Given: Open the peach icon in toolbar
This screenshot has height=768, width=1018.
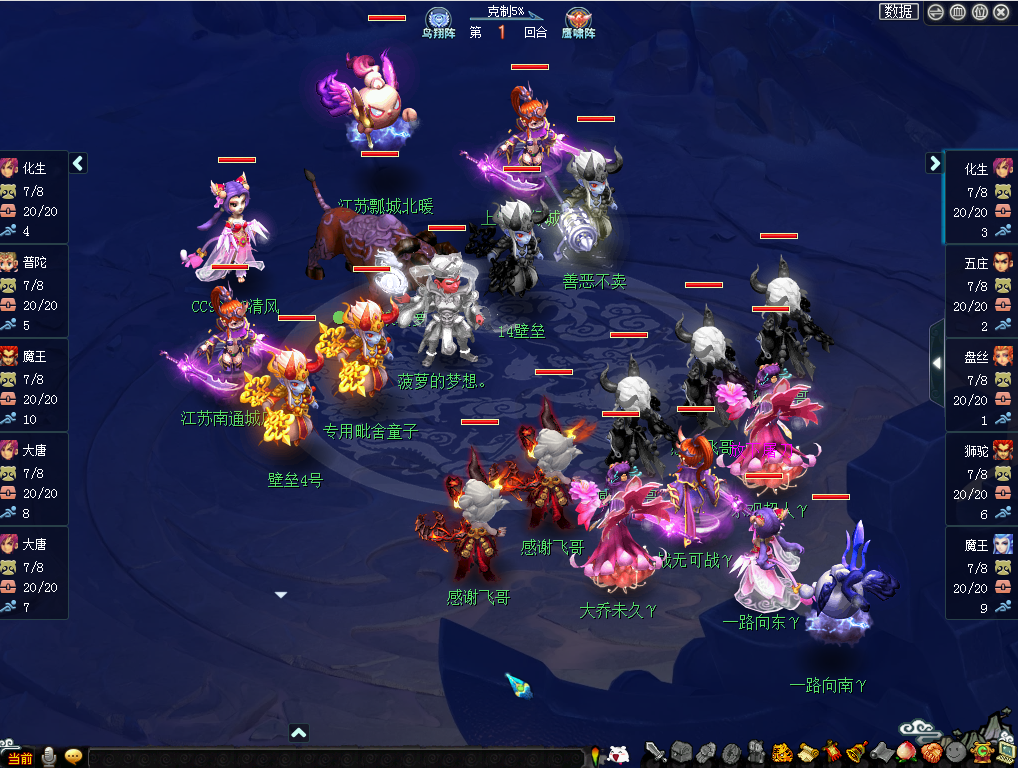Looking at the screenshot, I should click(906, 751).
